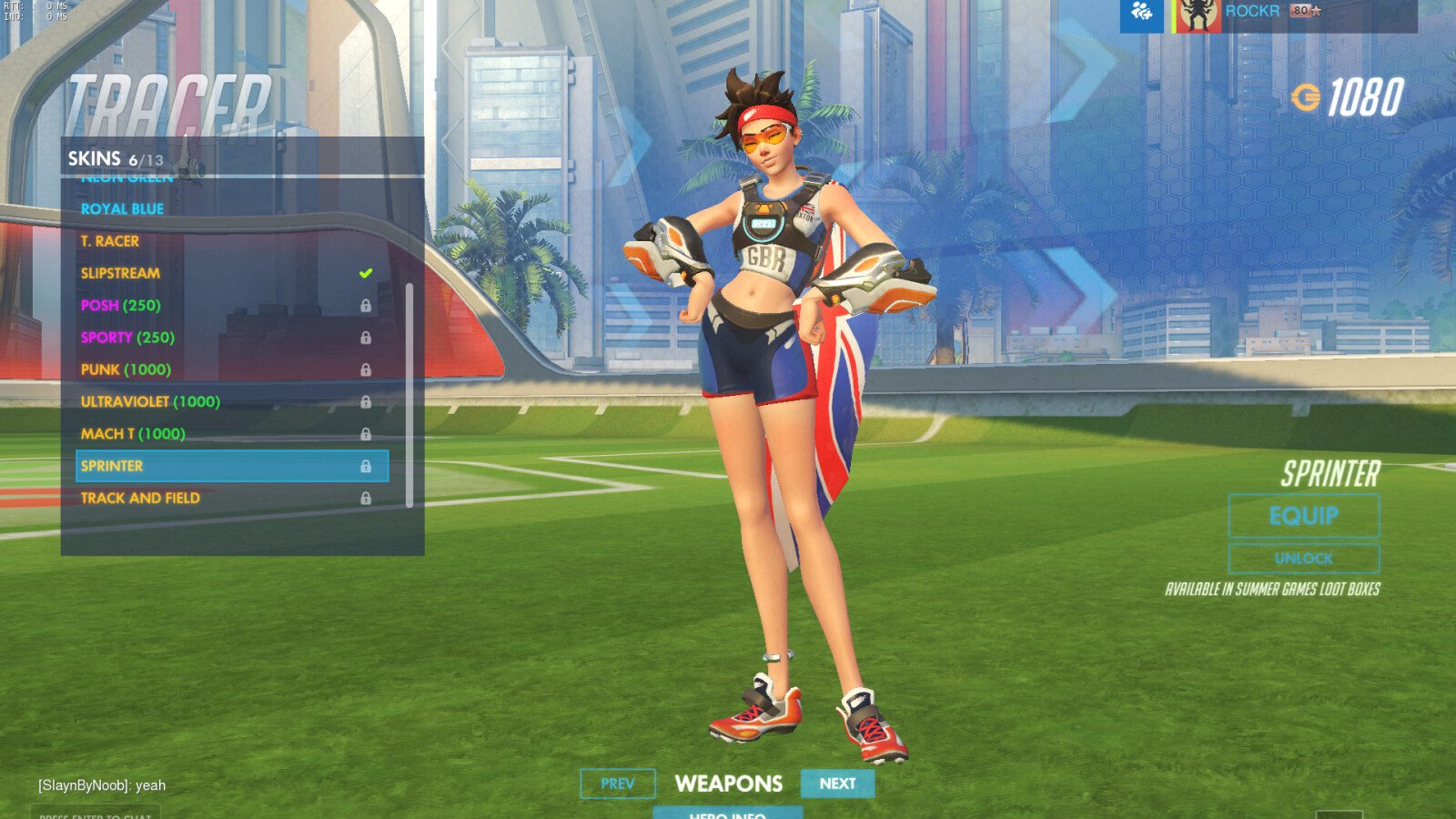Screen dimensions: 1456x819
Task: Switch to the WEAPONS section
Action: click(730, 784)
